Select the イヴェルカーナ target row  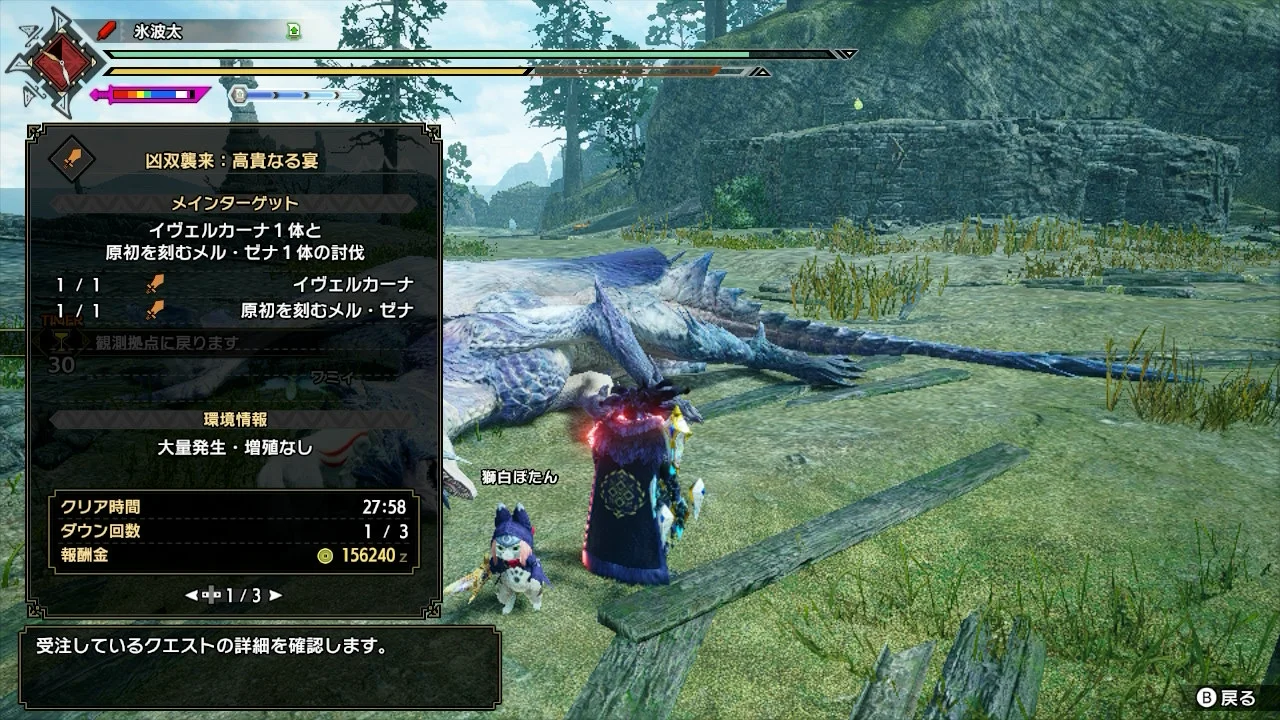pyautogui.click(x=235, y=285)
